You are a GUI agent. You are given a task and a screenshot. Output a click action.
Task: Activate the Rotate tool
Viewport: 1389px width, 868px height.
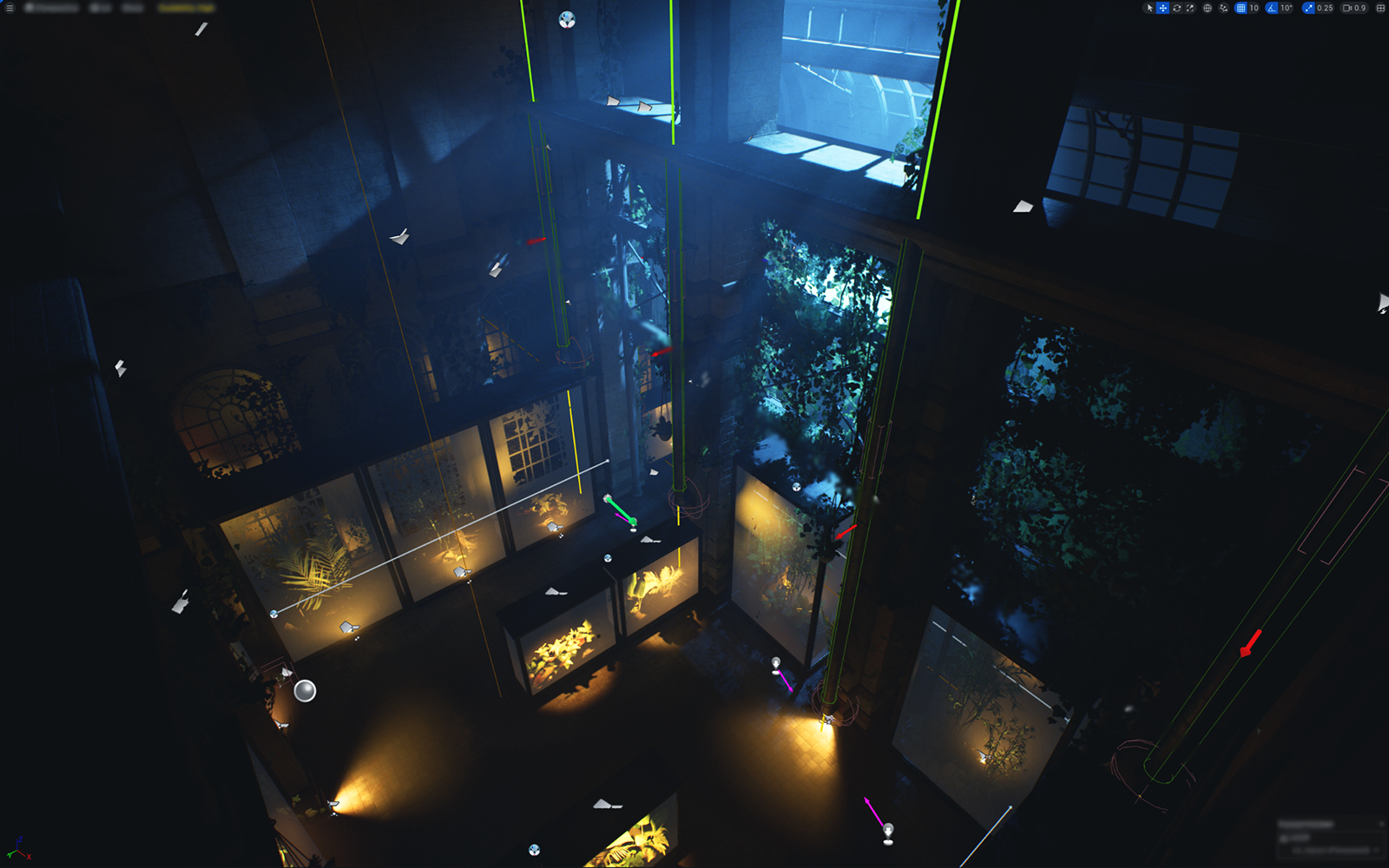[x=1177, y=8]
